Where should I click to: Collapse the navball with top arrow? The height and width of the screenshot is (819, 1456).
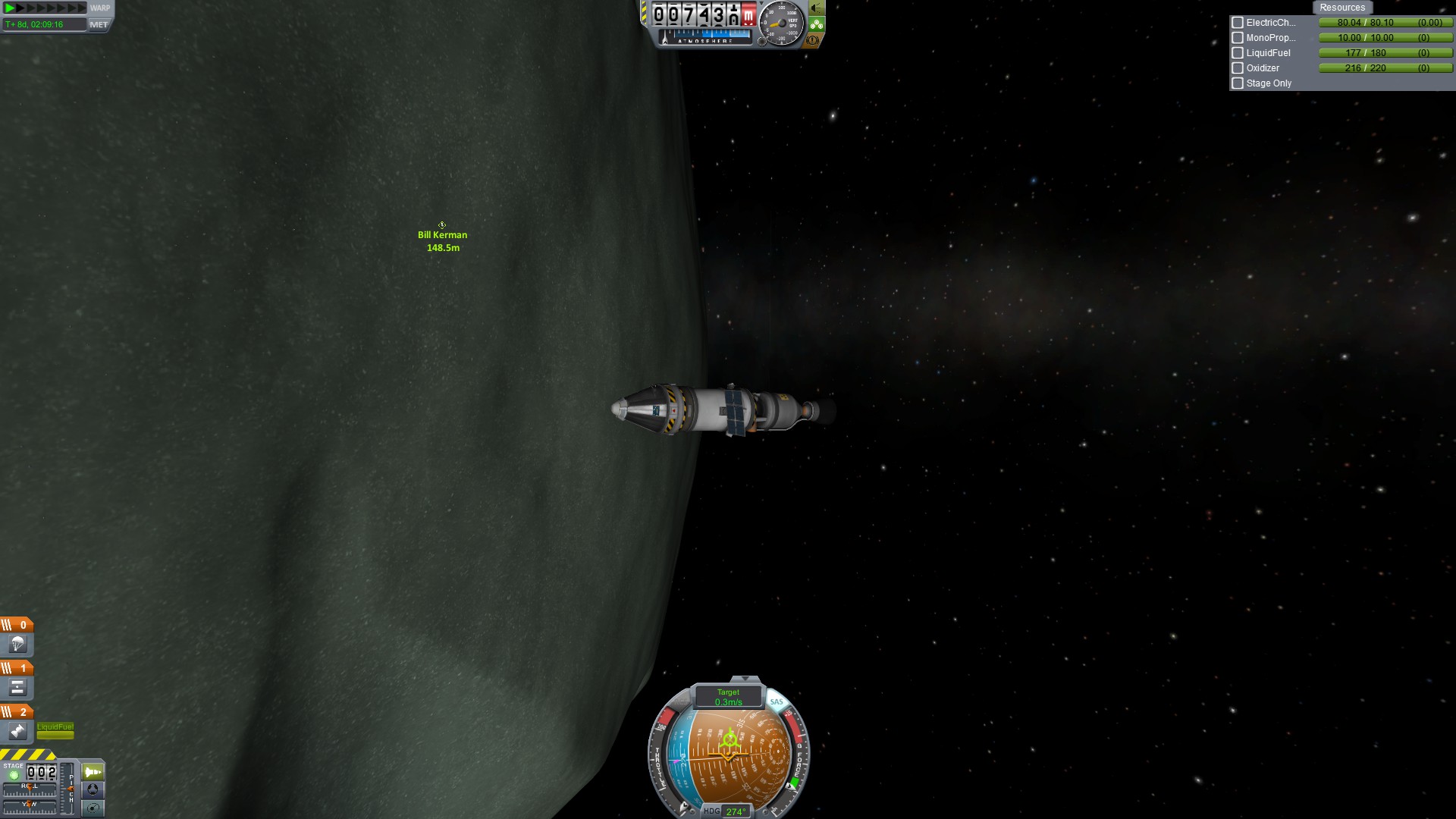click(x=745, y=679)
